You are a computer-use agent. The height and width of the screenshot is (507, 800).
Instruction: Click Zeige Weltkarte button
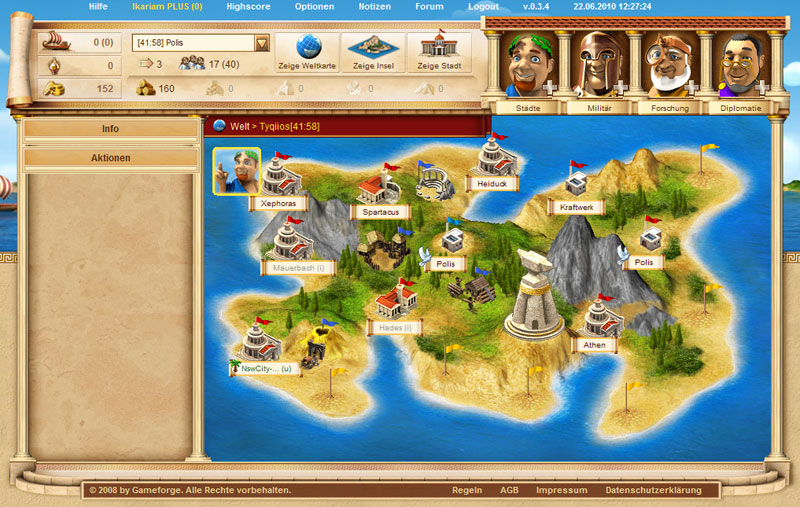click(x=305, y=53)
